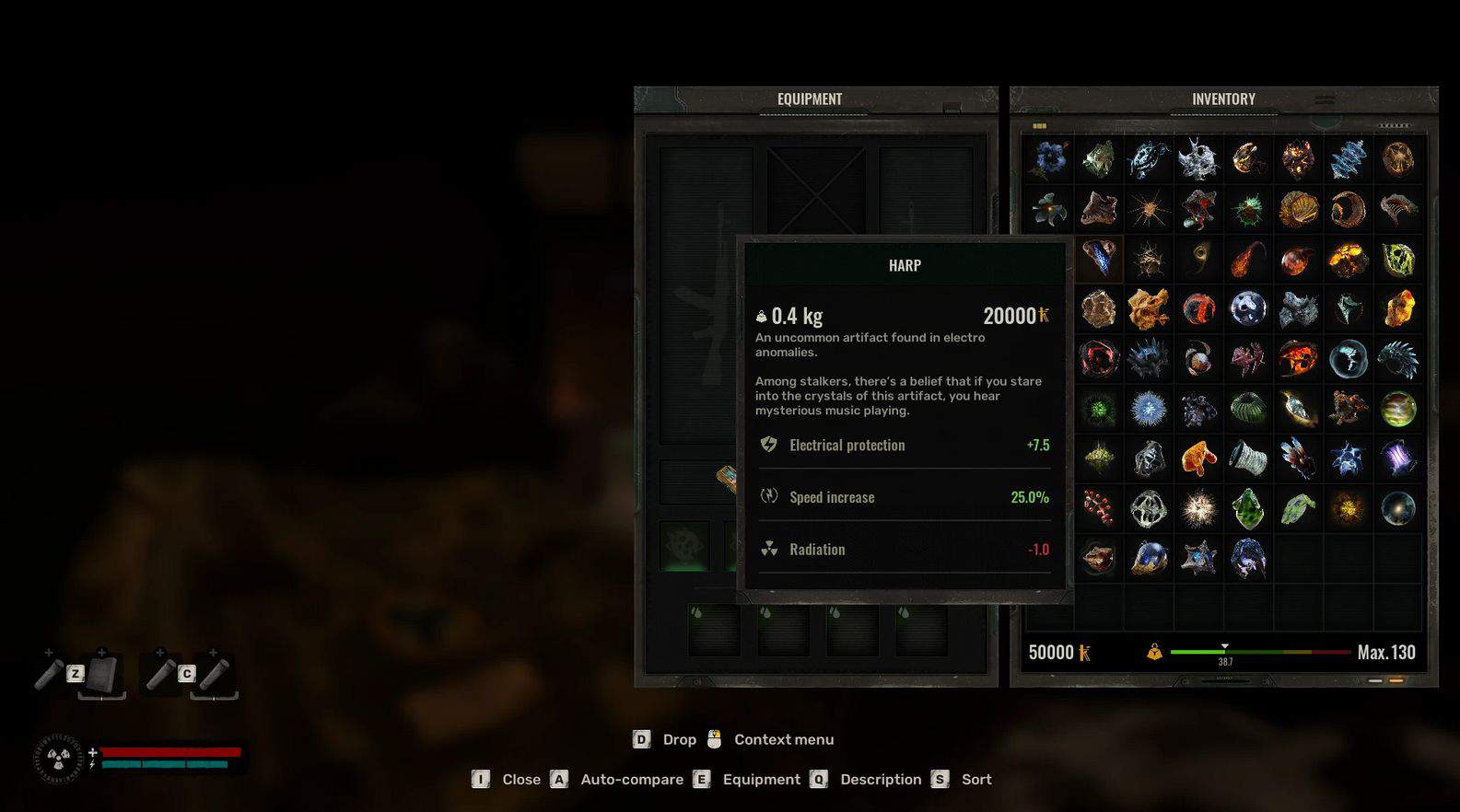This screenshot has height=812, width=1460.
Task: Open the Equipment panel header
Action: coord(809,99)
